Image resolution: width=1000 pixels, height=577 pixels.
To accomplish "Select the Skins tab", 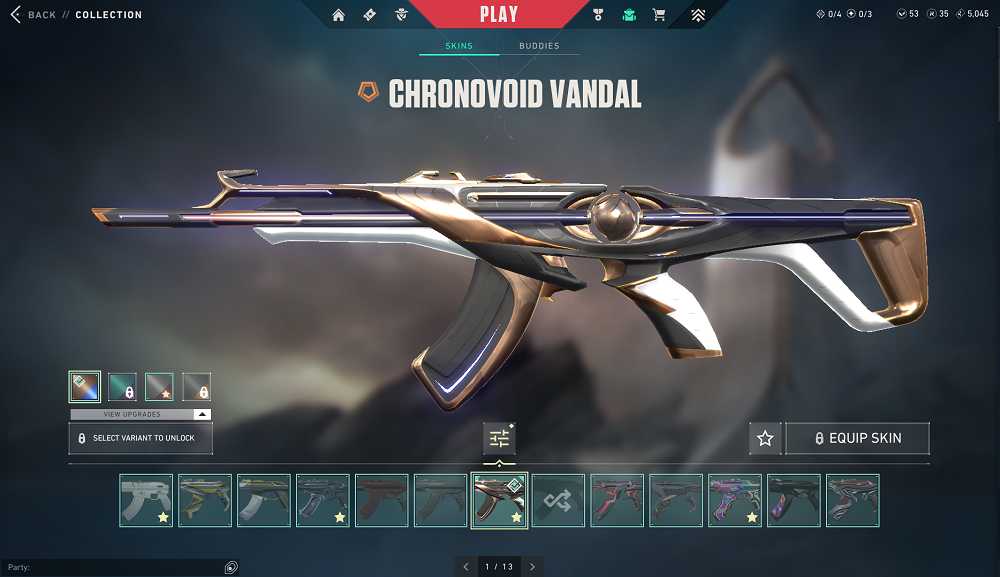I will [x=459, y=46].
